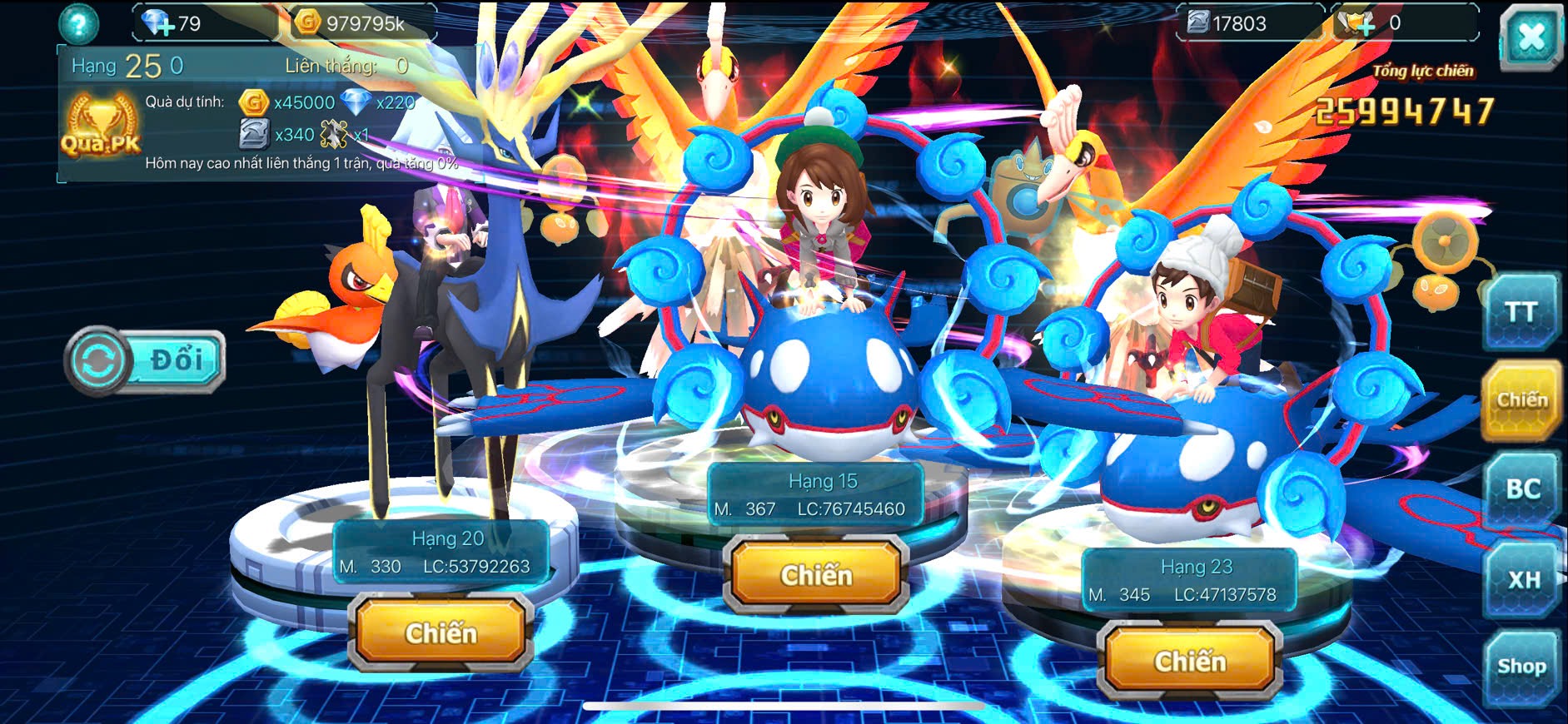Refresh opponents with the Đổi button
Image resolution: width=1568 pixels, height=724 pixels.
click(145, 361)
